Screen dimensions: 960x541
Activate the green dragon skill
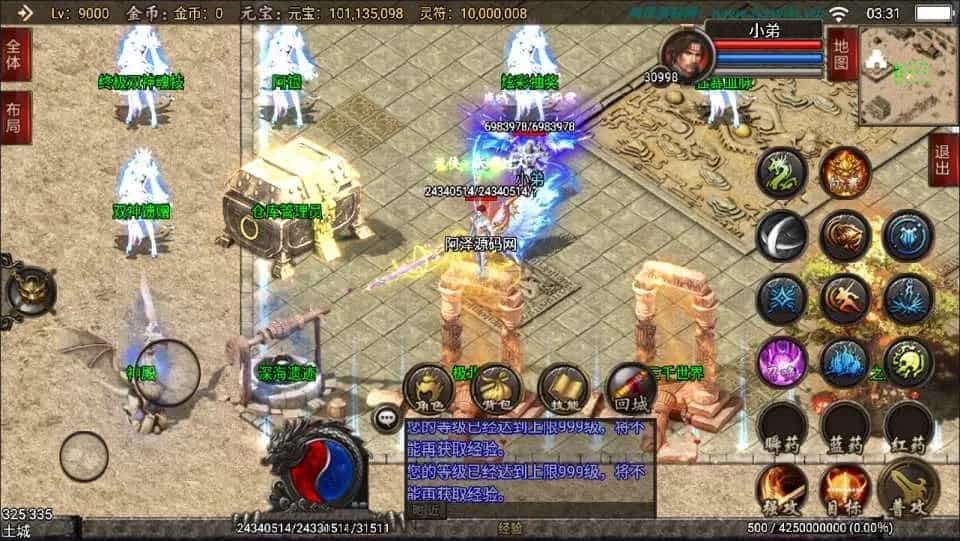coord(781,175)
